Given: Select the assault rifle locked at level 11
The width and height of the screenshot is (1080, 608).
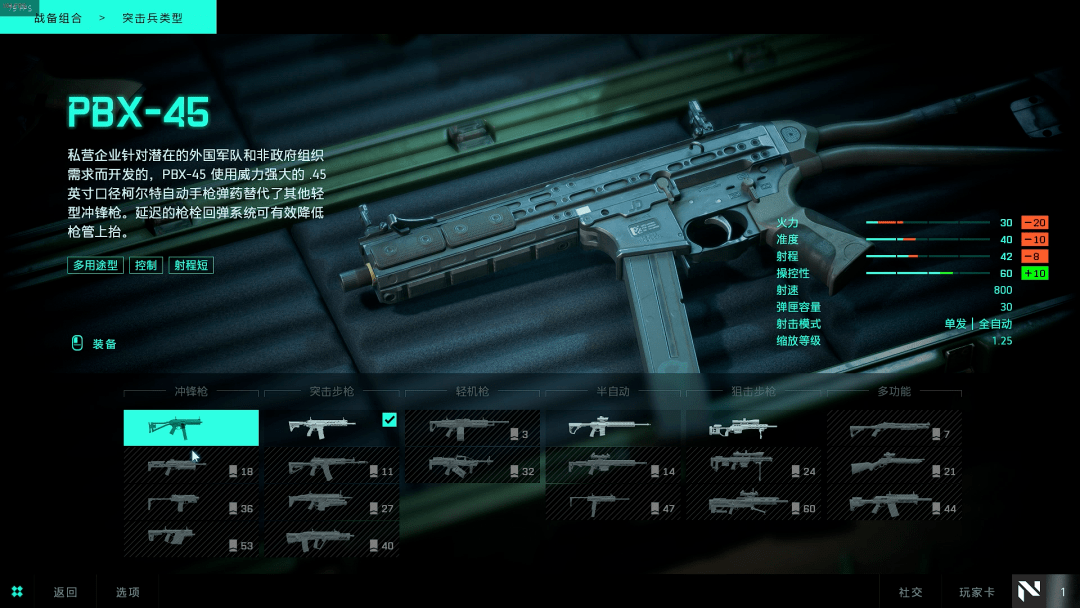Looking at the screenshot, I should (x=331, y=466).
